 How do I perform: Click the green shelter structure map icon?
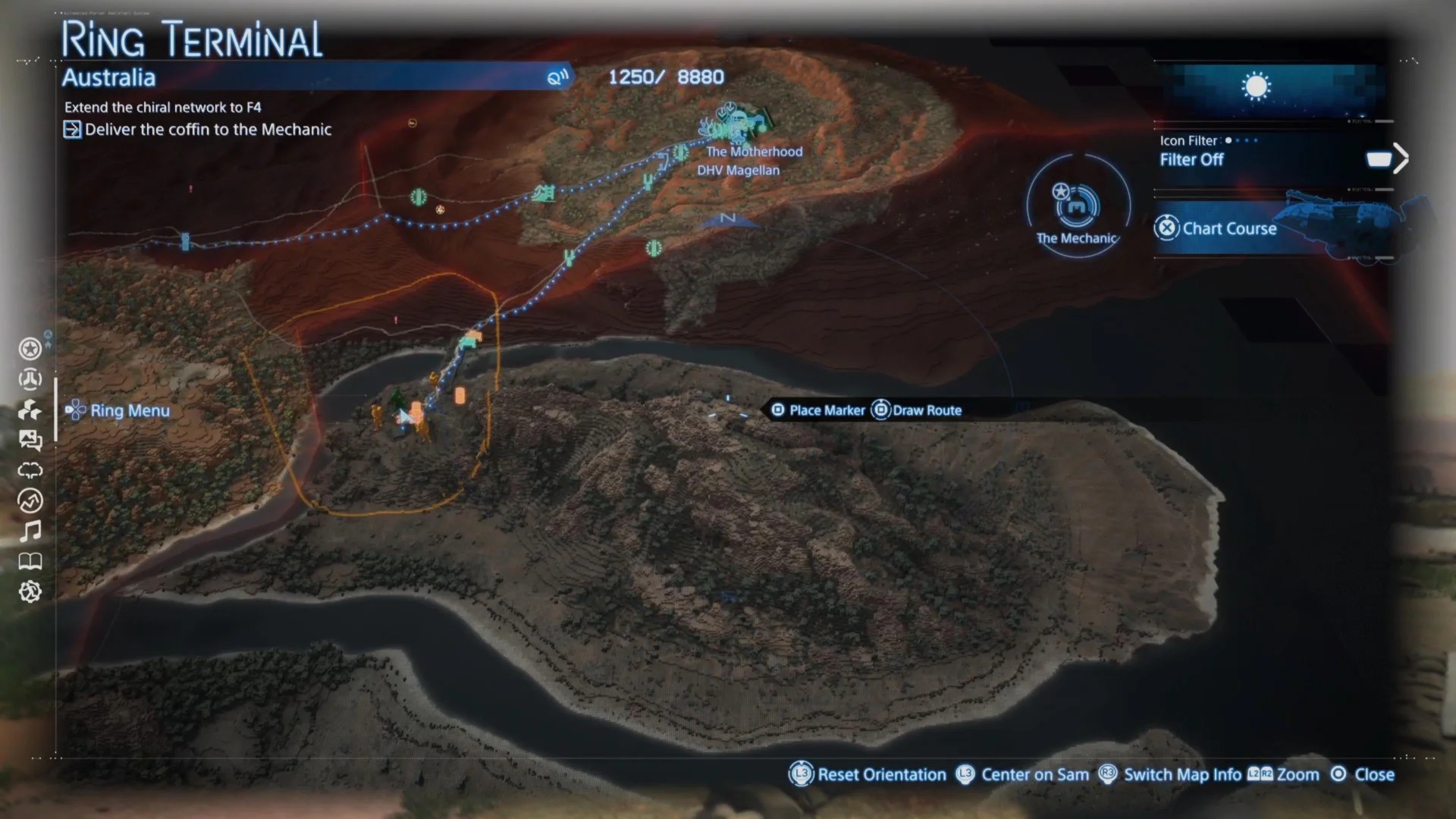[543, 193]
